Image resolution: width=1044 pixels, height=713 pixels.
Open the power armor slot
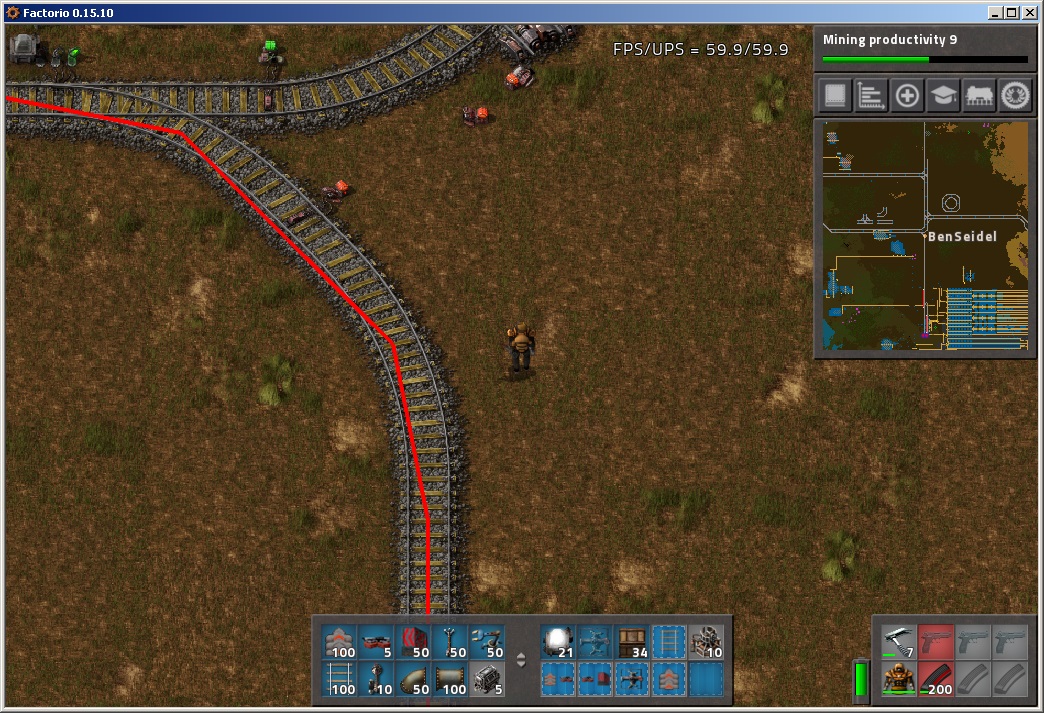899,679
